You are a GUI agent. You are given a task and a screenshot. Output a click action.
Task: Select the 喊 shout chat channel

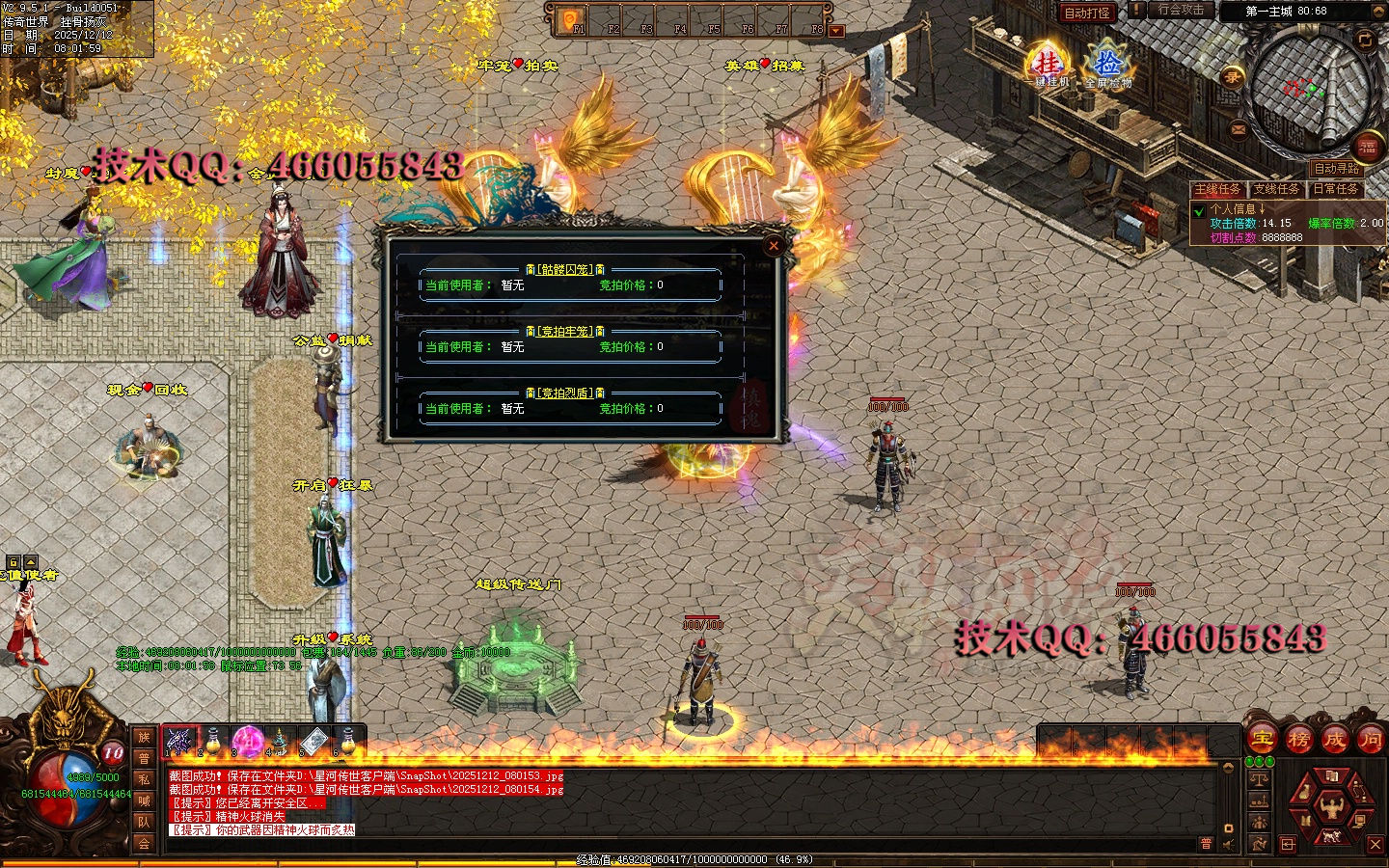(144, 800)
